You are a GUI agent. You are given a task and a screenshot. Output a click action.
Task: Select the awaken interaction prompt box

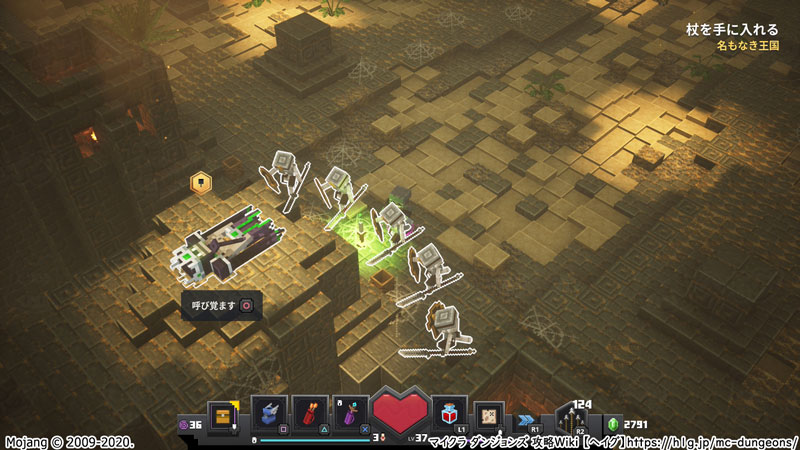[x=222, y=305]
